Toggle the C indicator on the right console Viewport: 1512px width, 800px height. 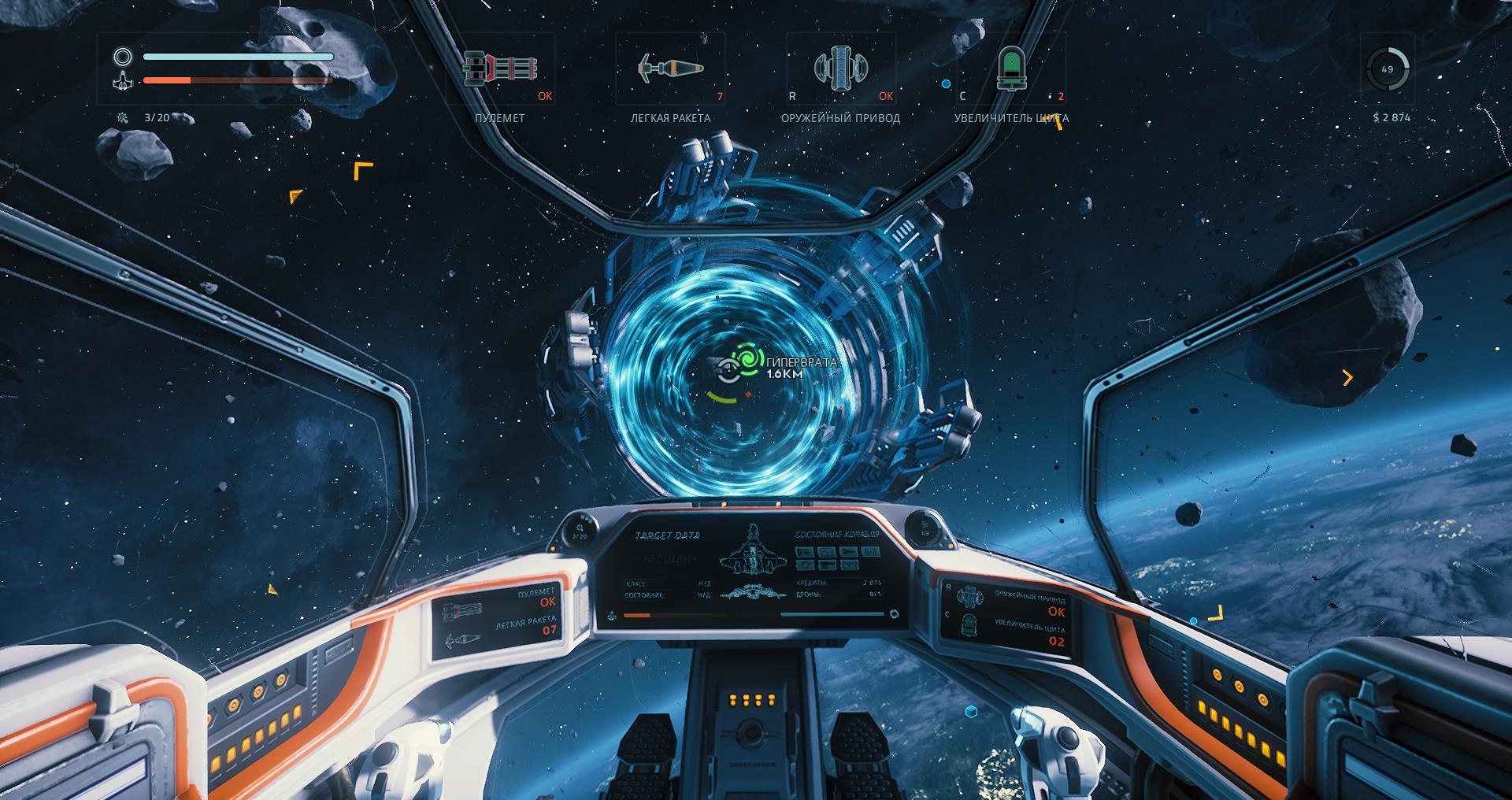click(947, 614)
